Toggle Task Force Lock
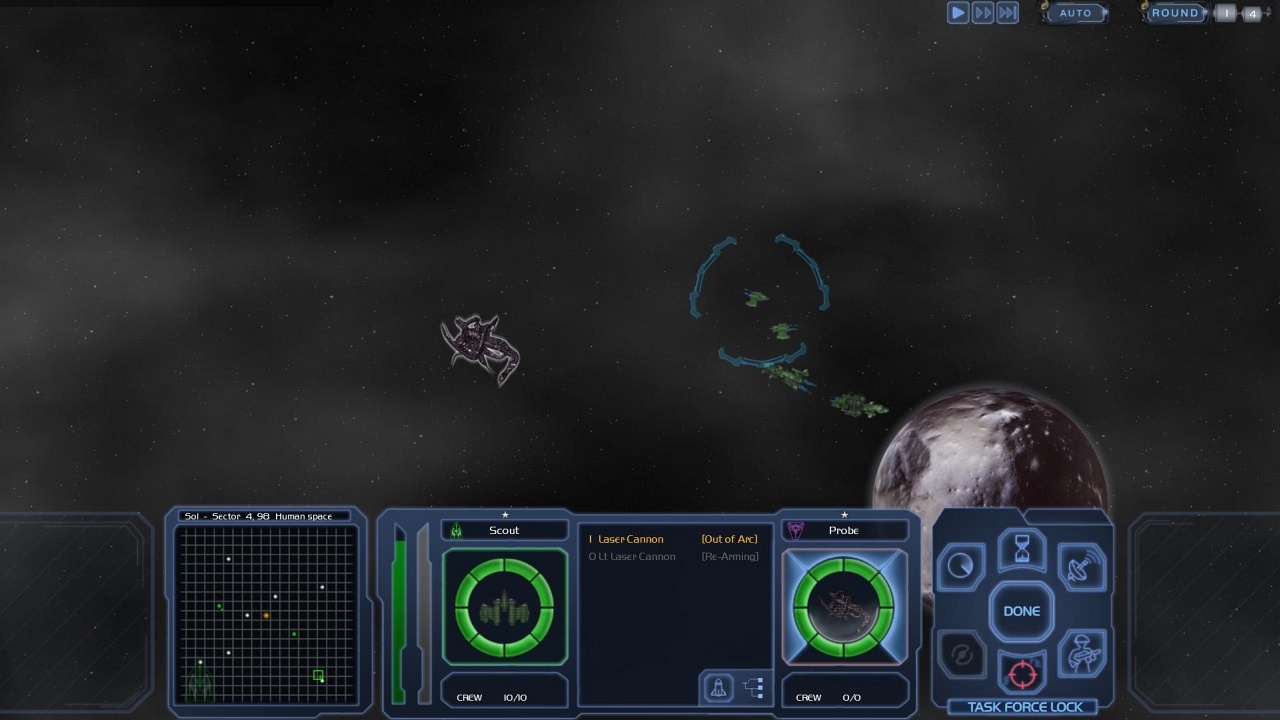The image size is (1280, 720). 1024,707
